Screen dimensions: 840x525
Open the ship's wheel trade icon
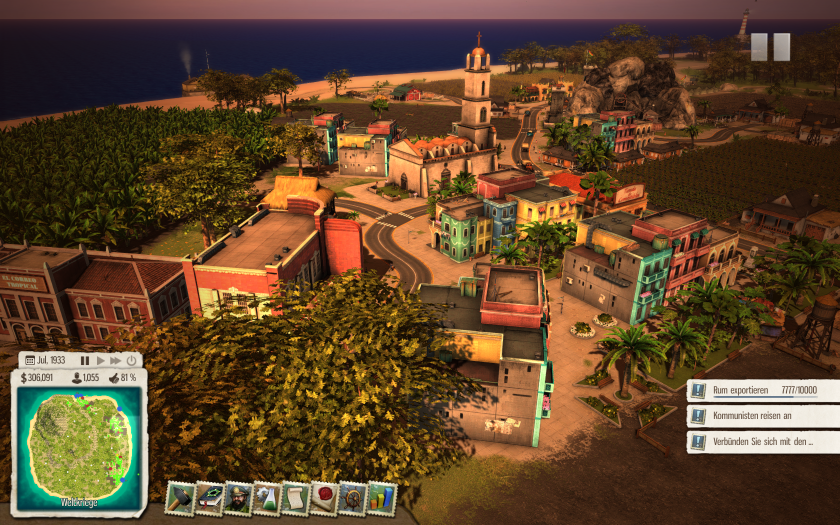coord(353,498)
